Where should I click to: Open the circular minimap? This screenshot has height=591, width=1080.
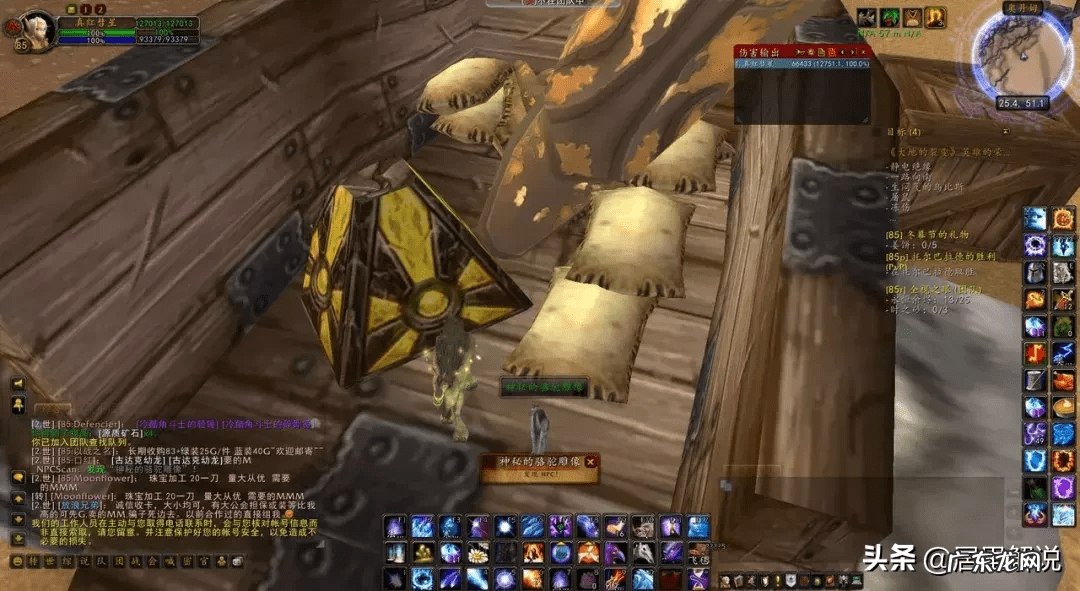[1020, 55]
